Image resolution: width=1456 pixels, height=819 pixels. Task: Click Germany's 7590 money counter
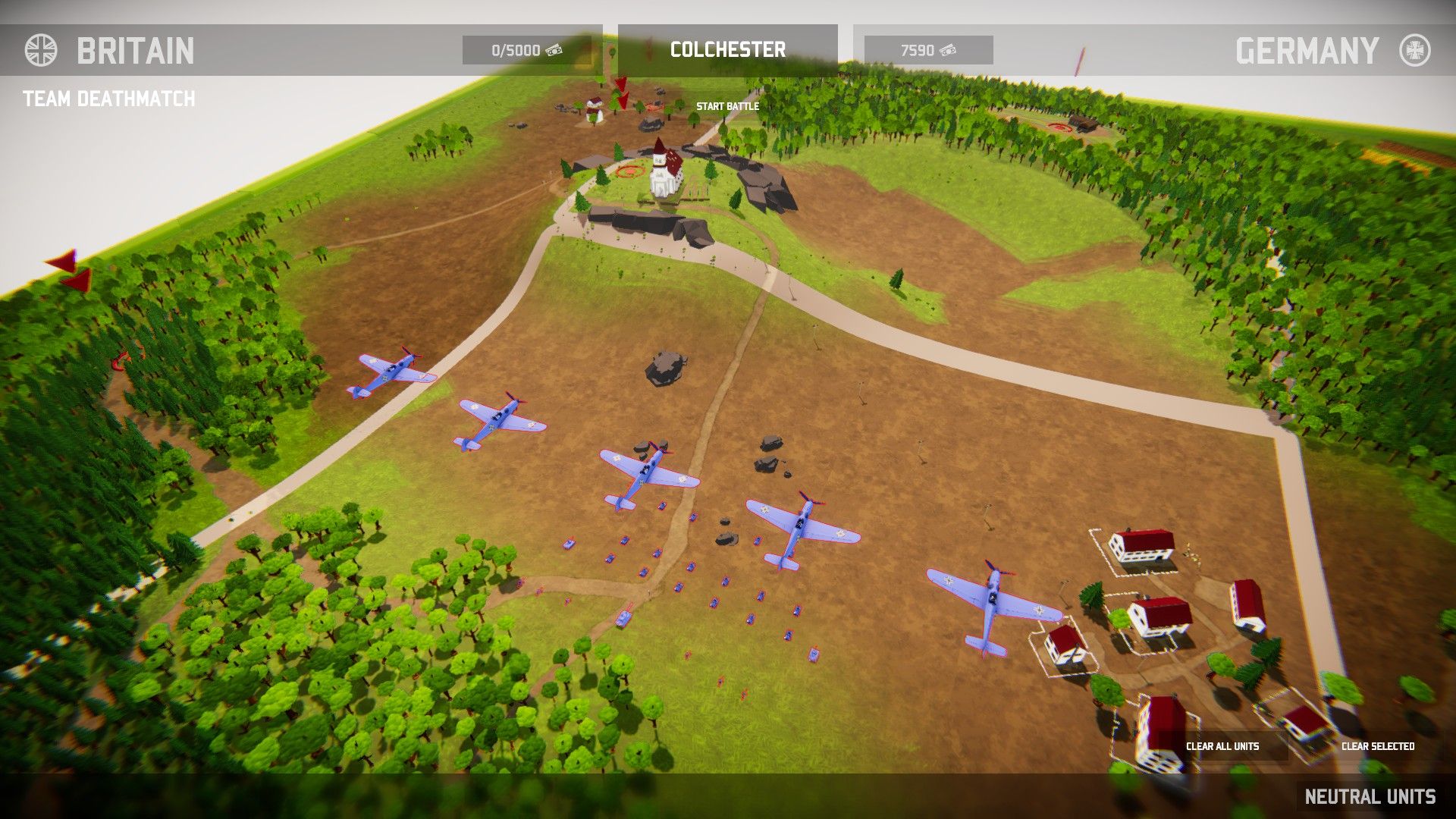click(919, 51)
